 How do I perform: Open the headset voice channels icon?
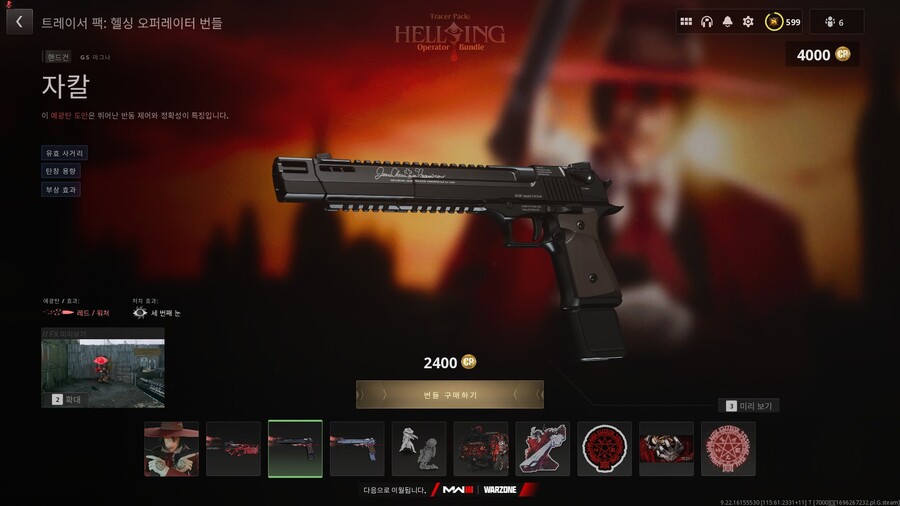coord(707,22)
